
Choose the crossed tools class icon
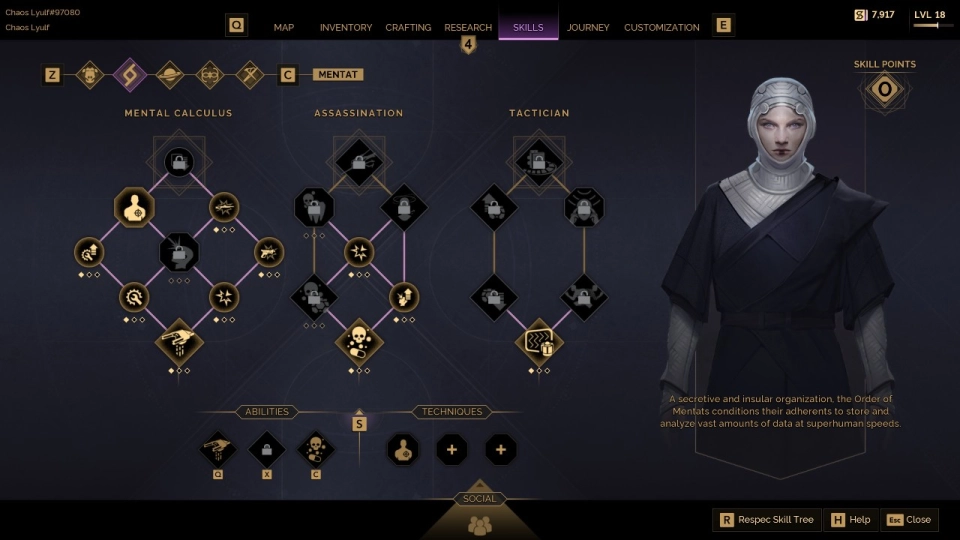pos(249,74)
